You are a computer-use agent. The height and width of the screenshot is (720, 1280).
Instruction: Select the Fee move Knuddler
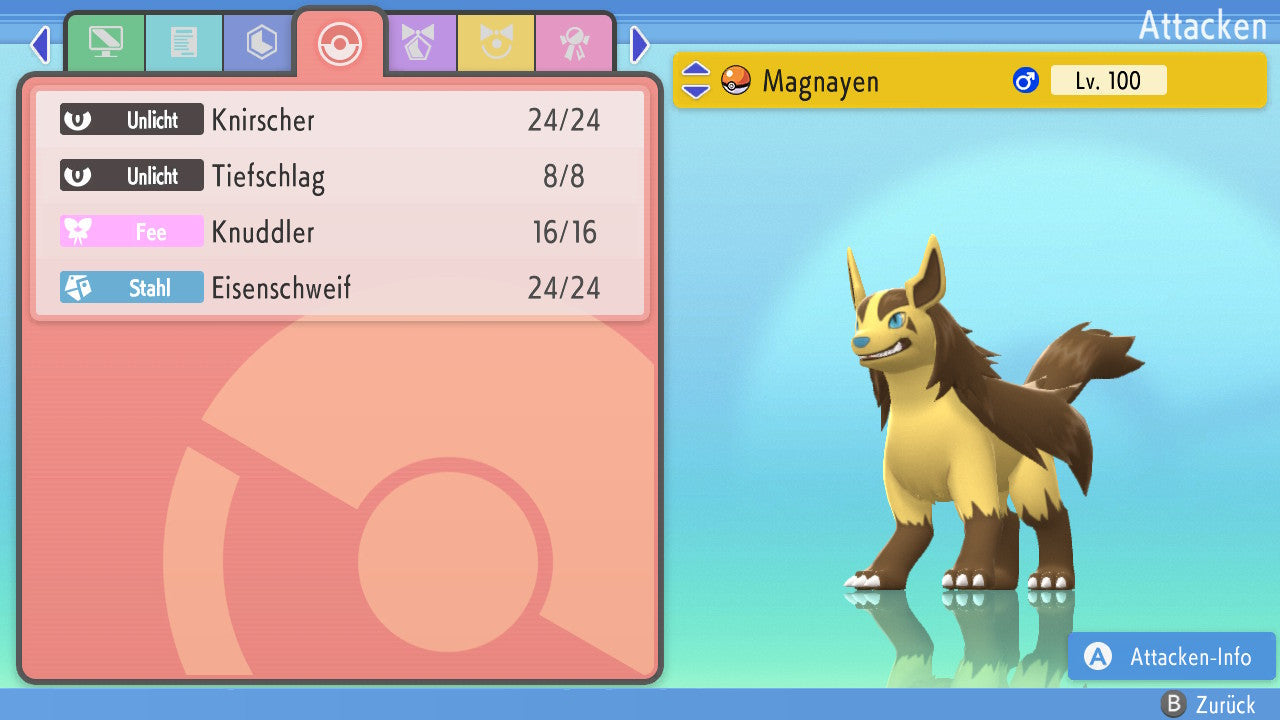pos(340,233)
